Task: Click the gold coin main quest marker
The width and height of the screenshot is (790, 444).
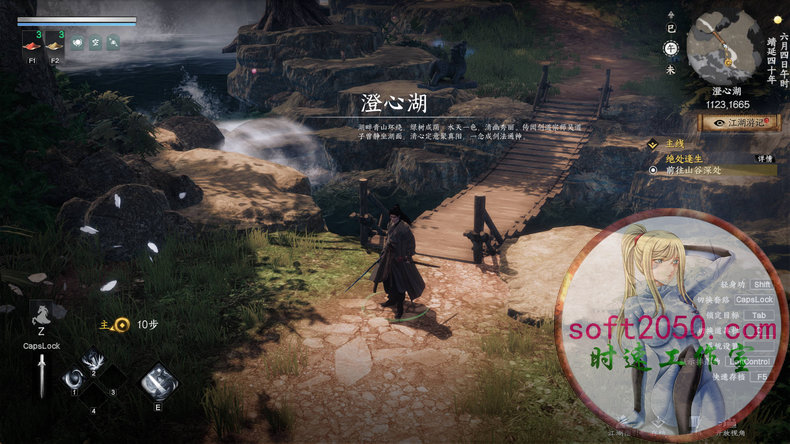Action: click(121, 324)
